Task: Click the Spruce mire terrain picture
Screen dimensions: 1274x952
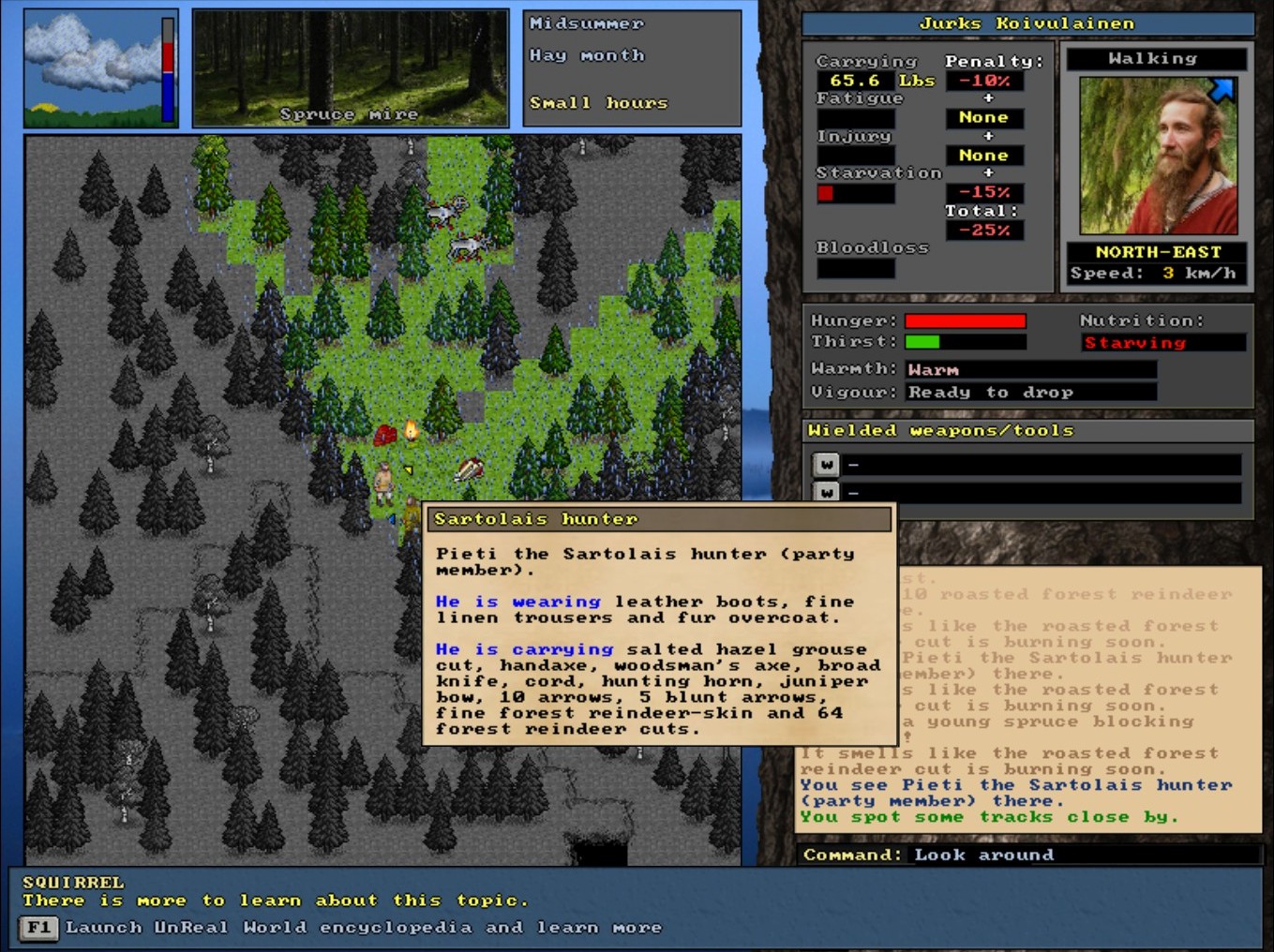Action: 351,68
